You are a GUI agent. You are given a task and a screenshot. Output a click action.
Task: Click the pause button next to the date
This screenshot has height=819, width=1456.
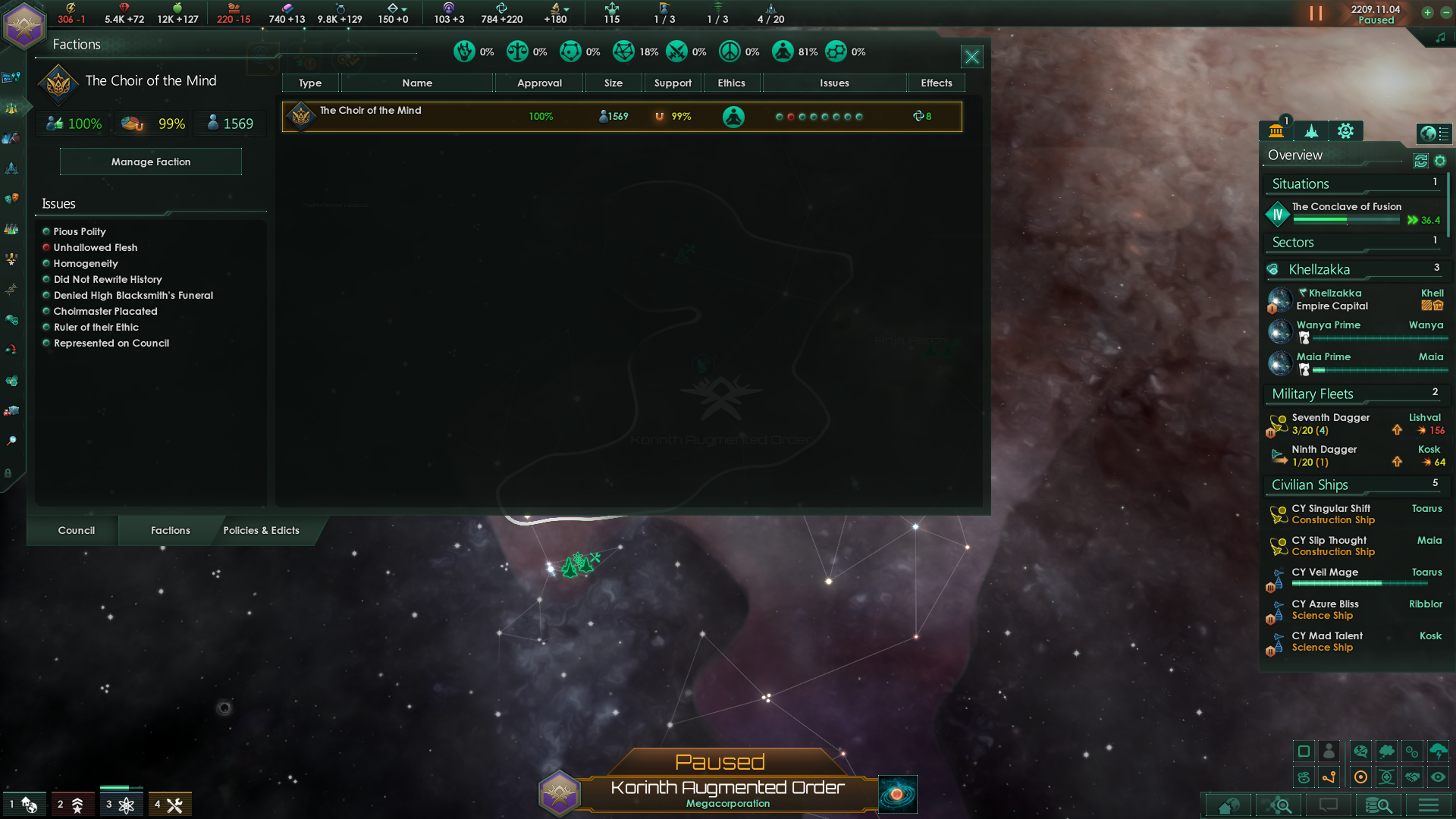click(x=1314, y=13)
